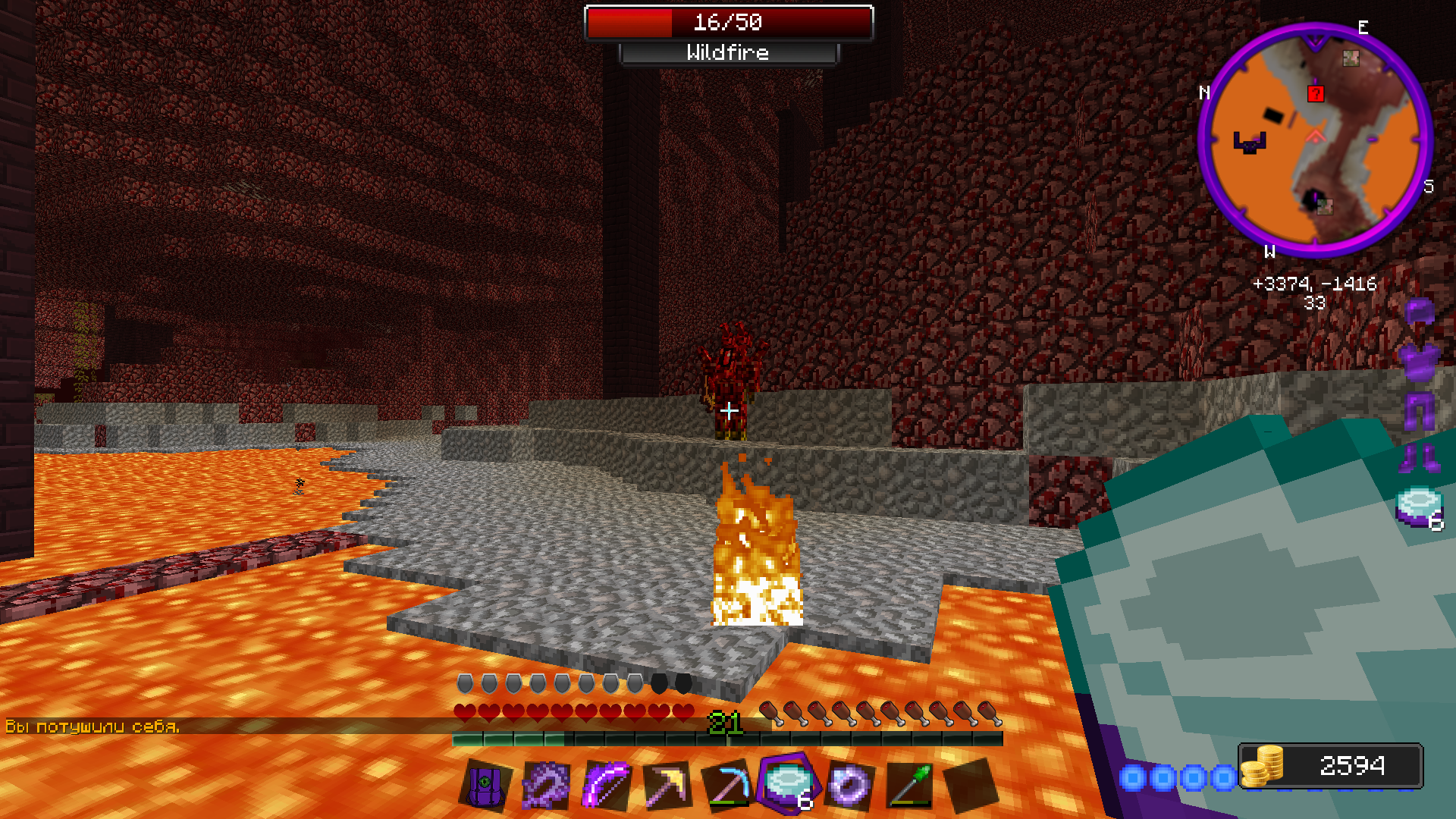Viewport: 1456px width, 819px height.
Task: Click the gold coins balance panel
Action: click(x=1331, y=766)
